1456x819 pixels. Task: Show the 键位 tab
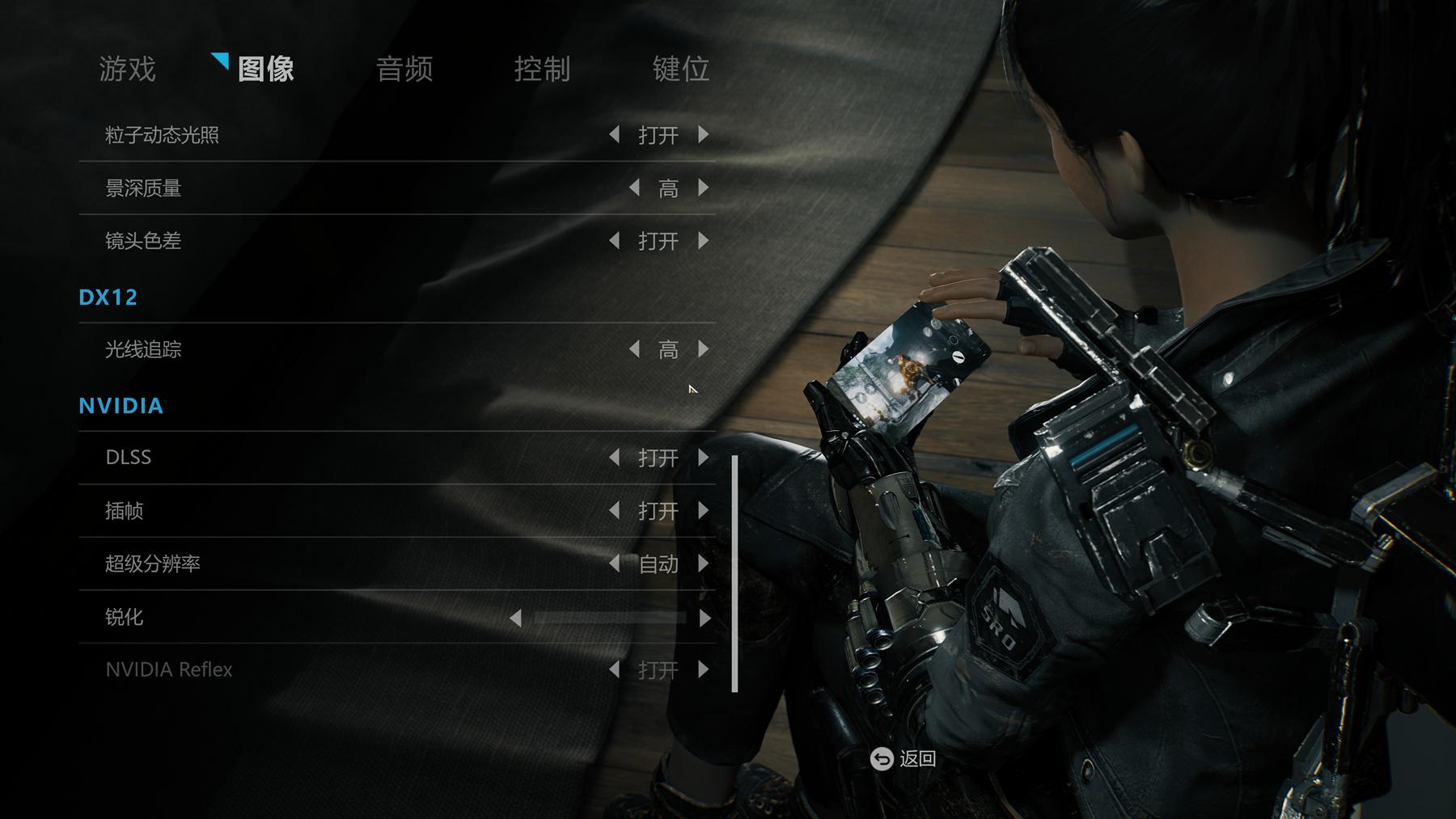pyautogui.click(x=680, y=69)
